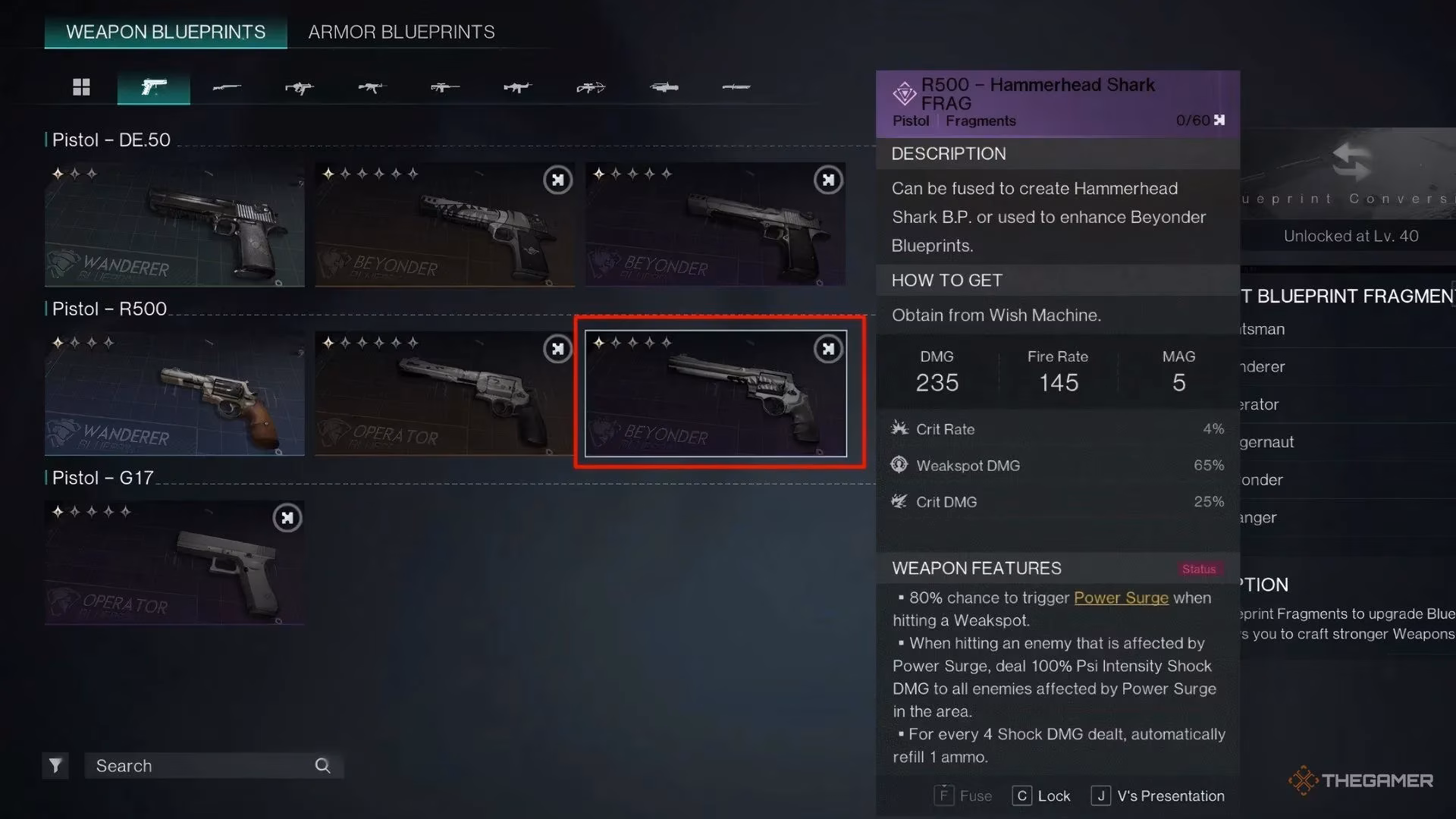Stay on the Weapon Blueprints tab

tap(165, 32)
